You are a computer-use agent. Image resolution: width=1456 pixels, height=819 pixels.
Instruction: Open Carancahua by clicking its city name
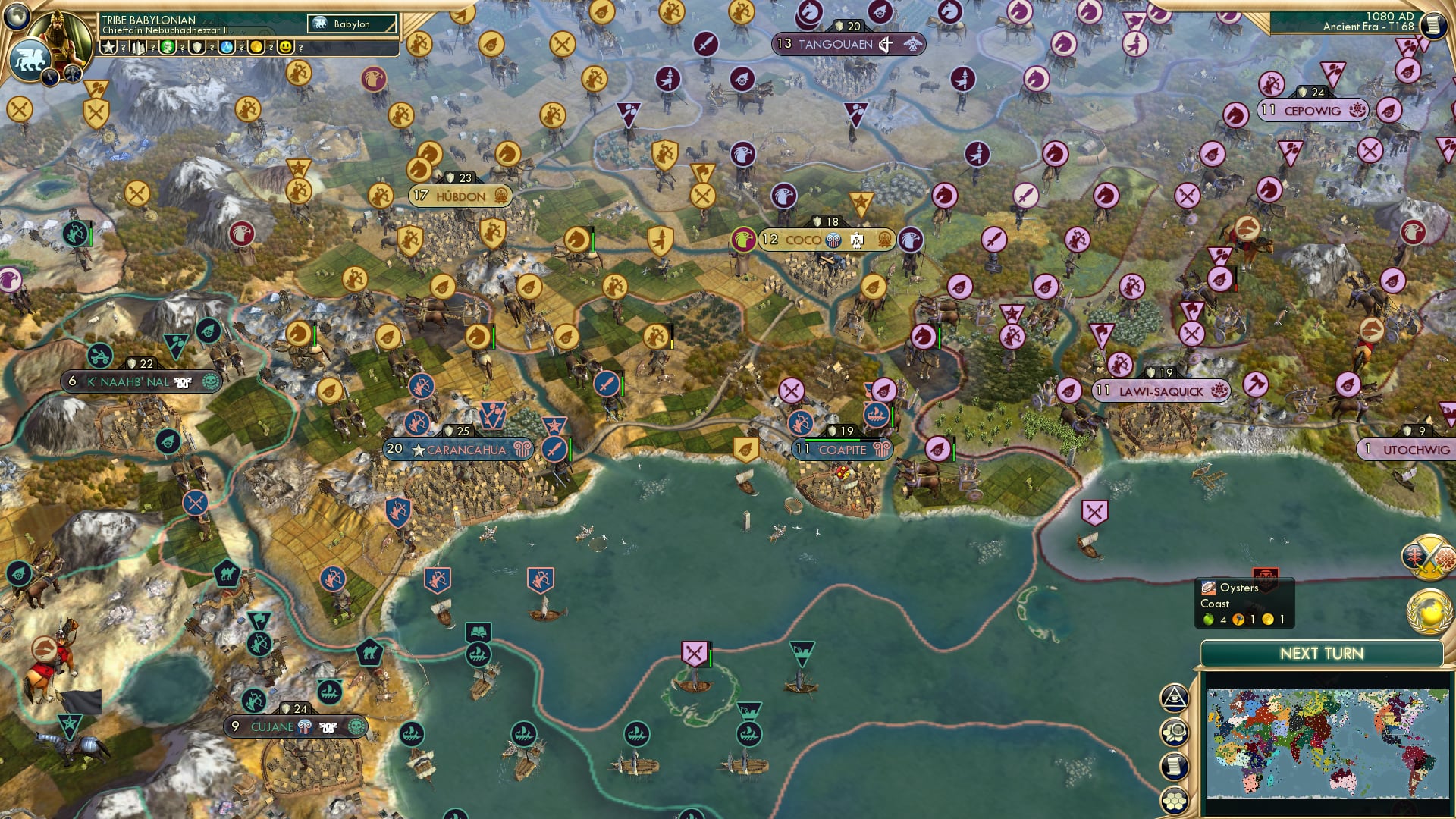[466, 450]
